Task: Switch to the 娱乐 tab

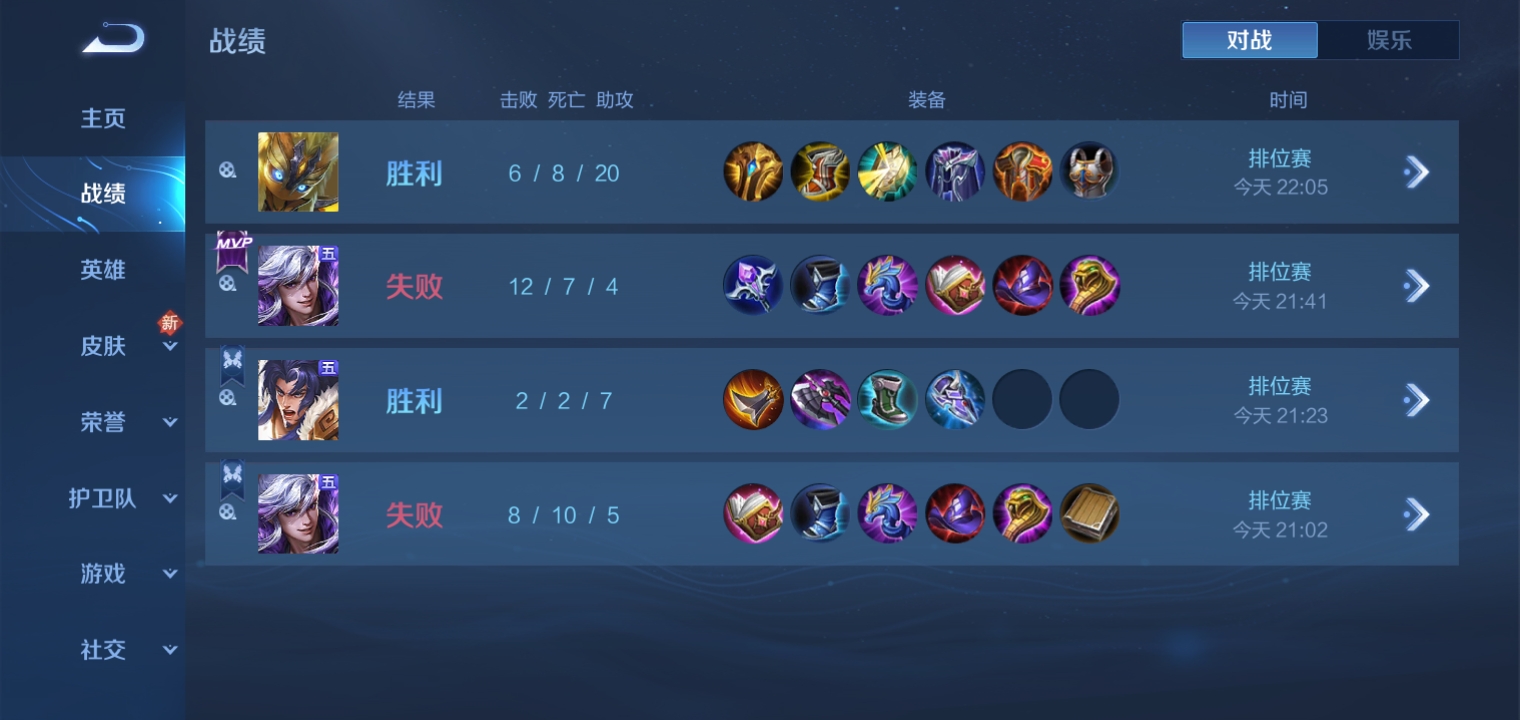Action: tap(1389, 40)
